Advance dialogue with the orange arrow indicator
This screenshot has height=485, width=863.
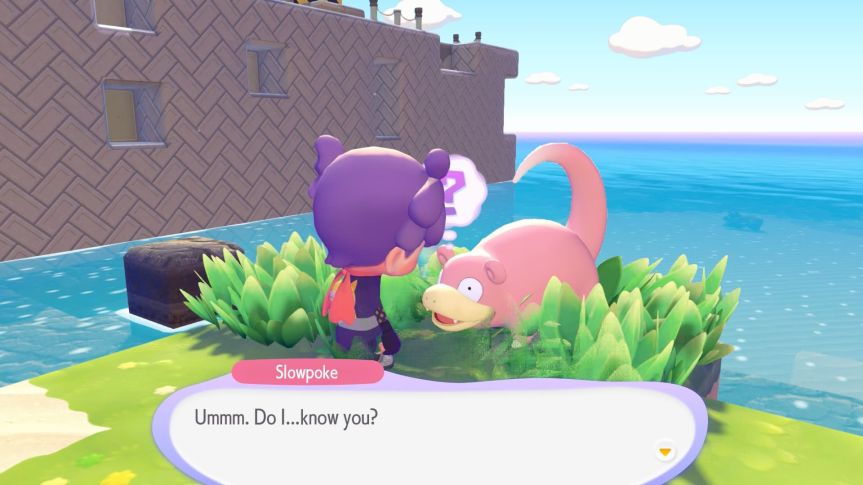point(664,452)
